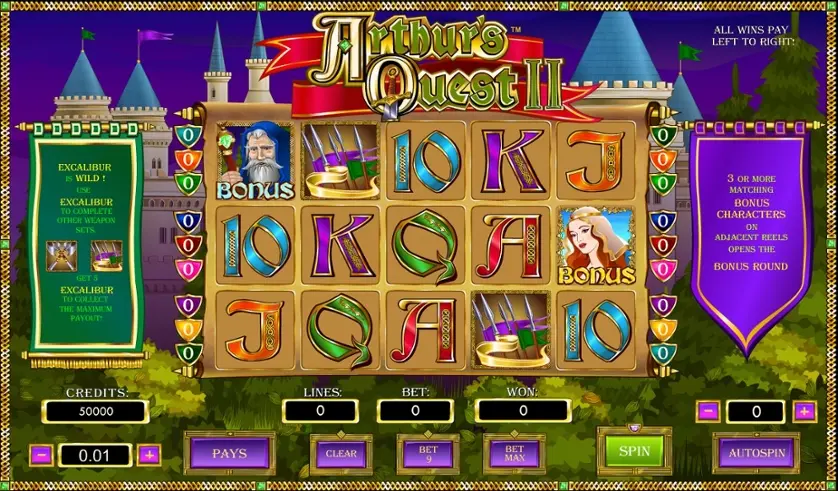
Task: Choose the BET MAX button
Action: tap(514, 453)
